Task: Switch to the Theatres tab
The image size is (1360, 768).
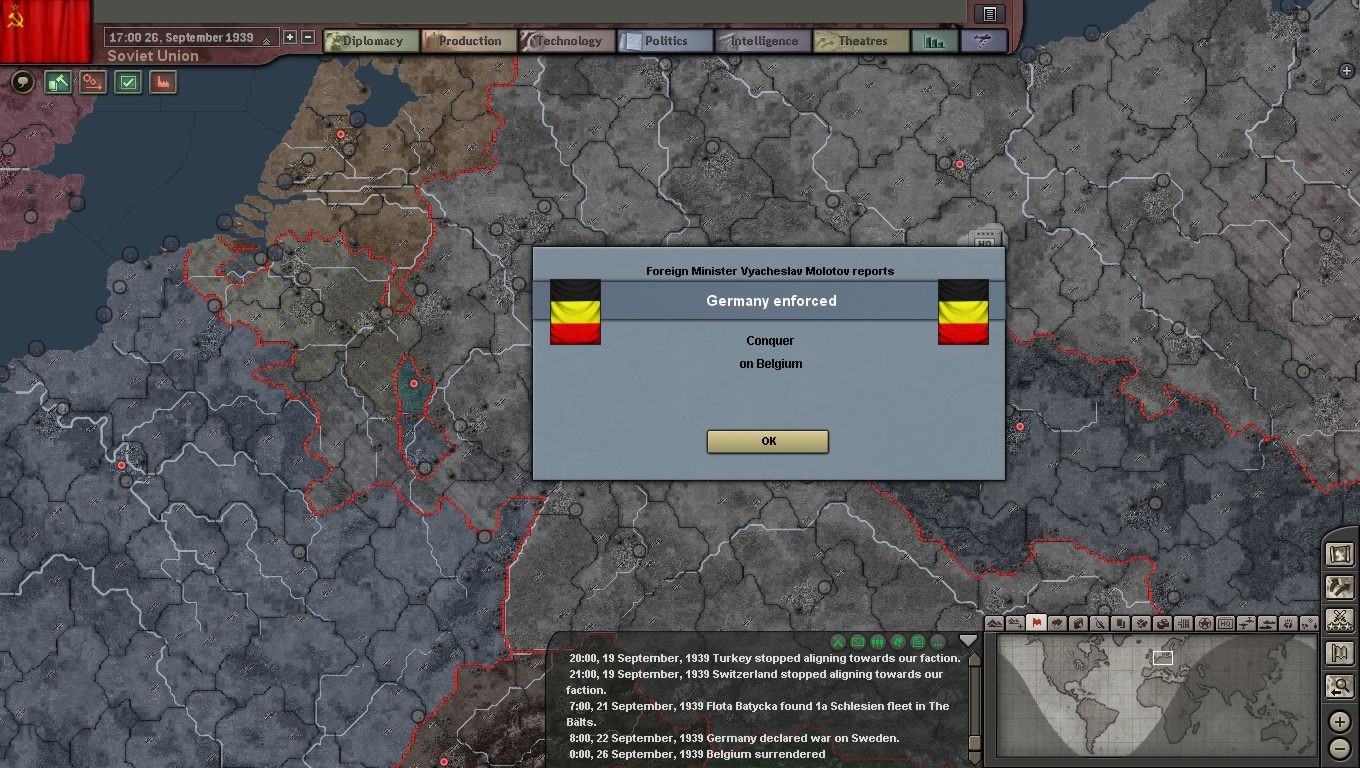Action: pos(861,41)
